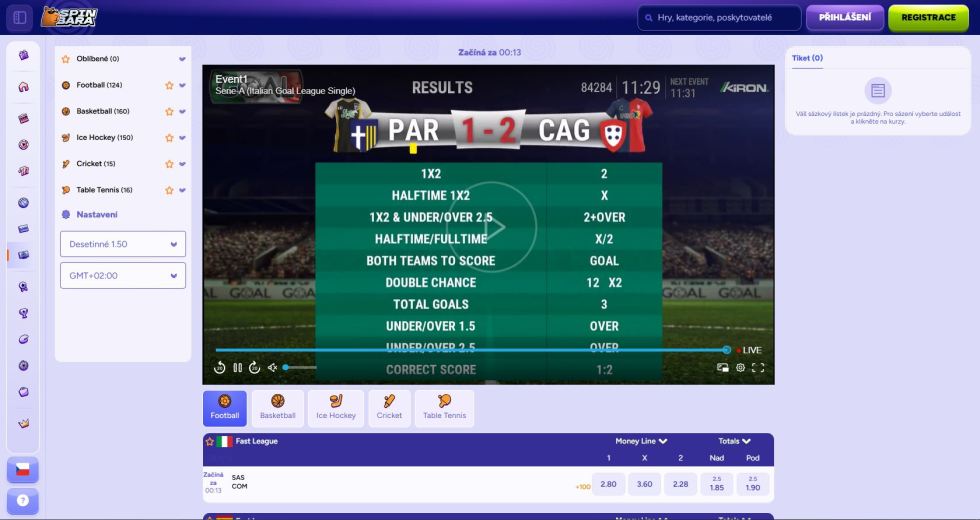Open the GMT+02:00 timezone dropdown
Image resolution: width=980 pixels, height=520 pixels.
coord(123,275)
